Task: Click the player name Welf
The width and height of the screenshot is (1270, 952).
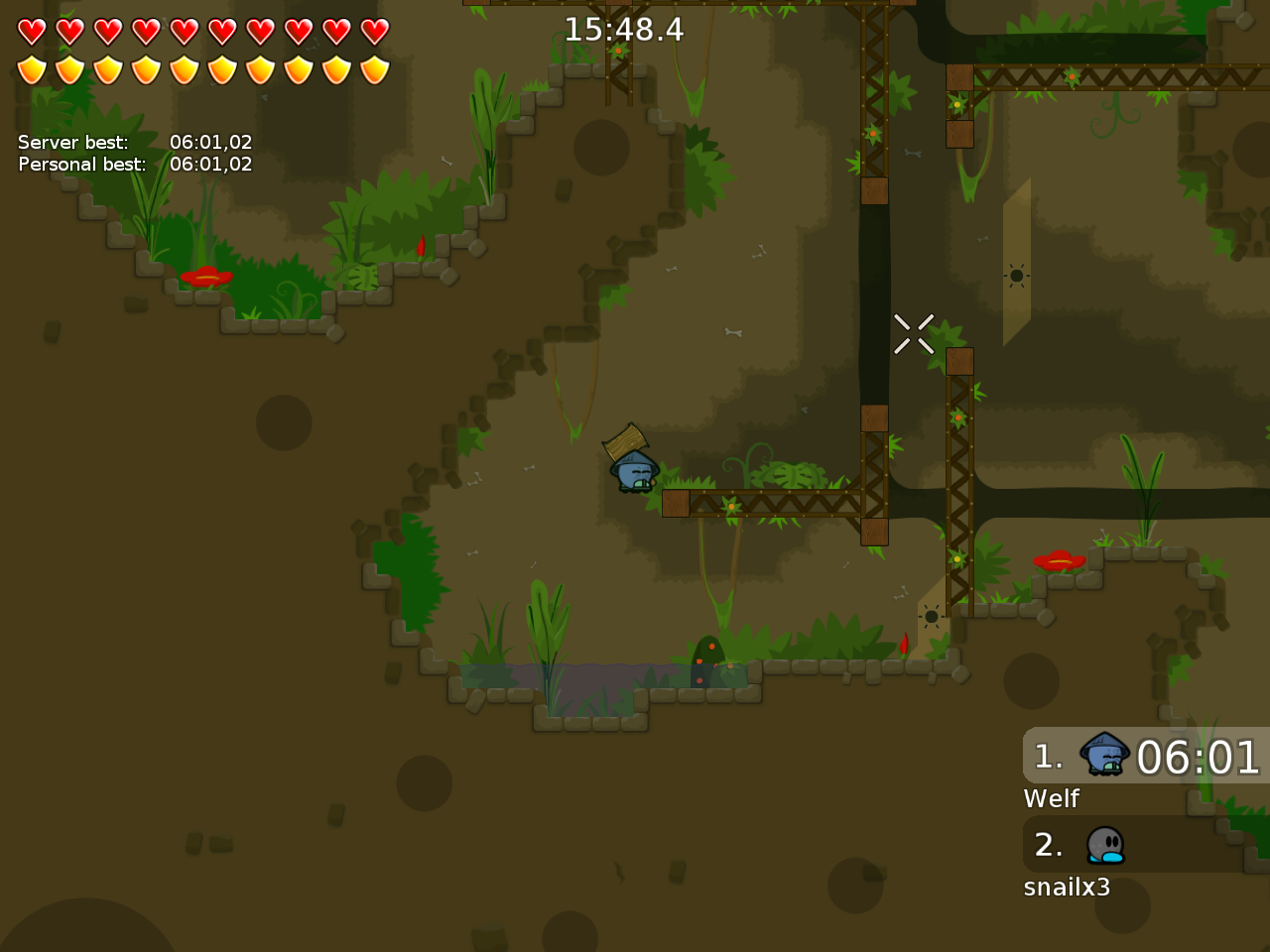Action: click(1052, 797)
